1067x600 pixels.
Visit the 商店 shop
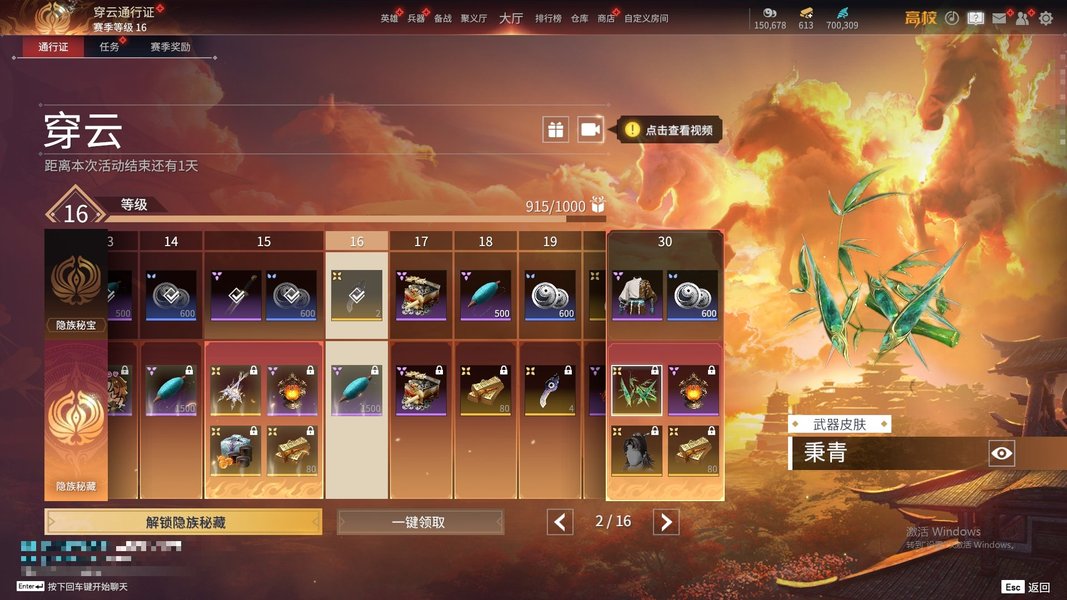click(x=606, y=19)
